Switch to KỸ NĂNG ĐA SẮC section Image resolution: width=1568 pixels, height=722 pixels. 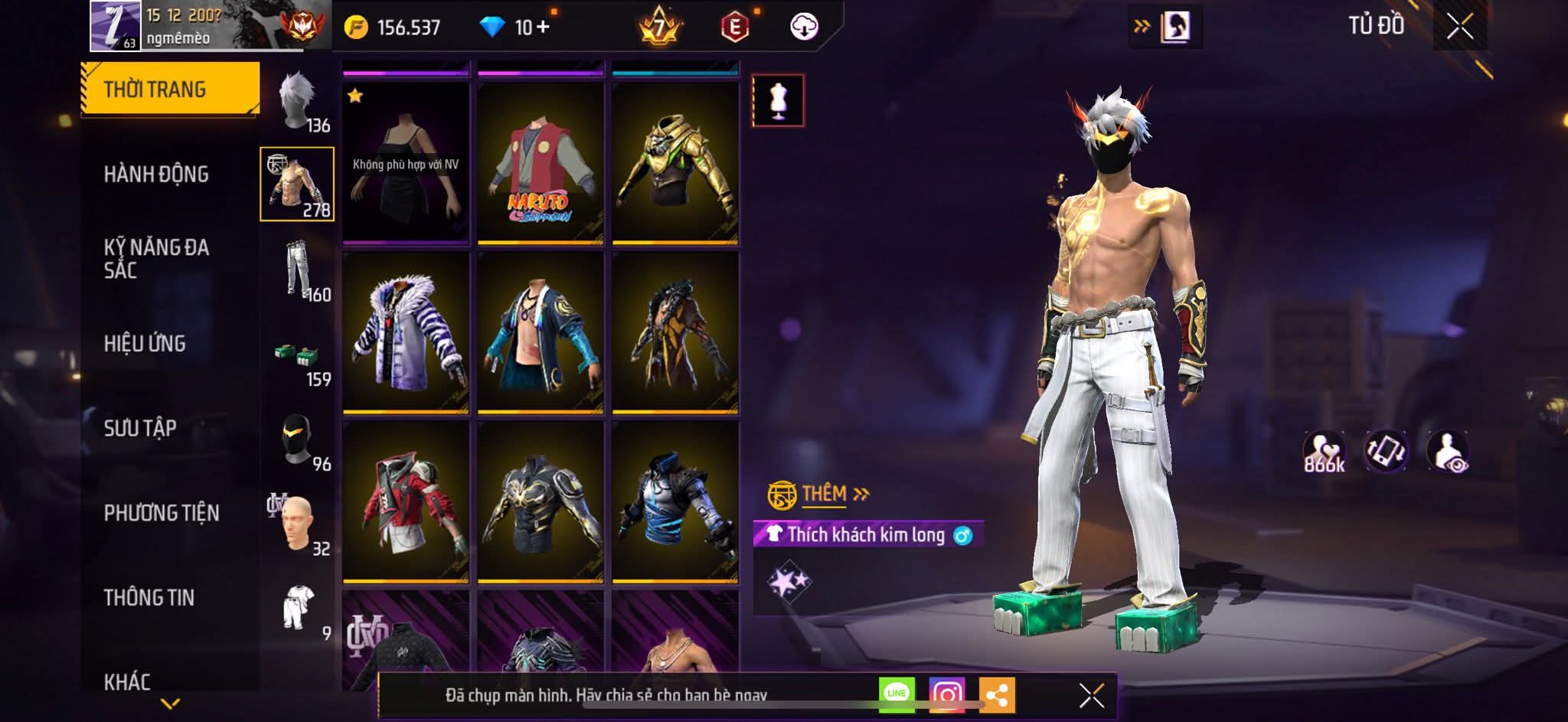coord(156,259)
